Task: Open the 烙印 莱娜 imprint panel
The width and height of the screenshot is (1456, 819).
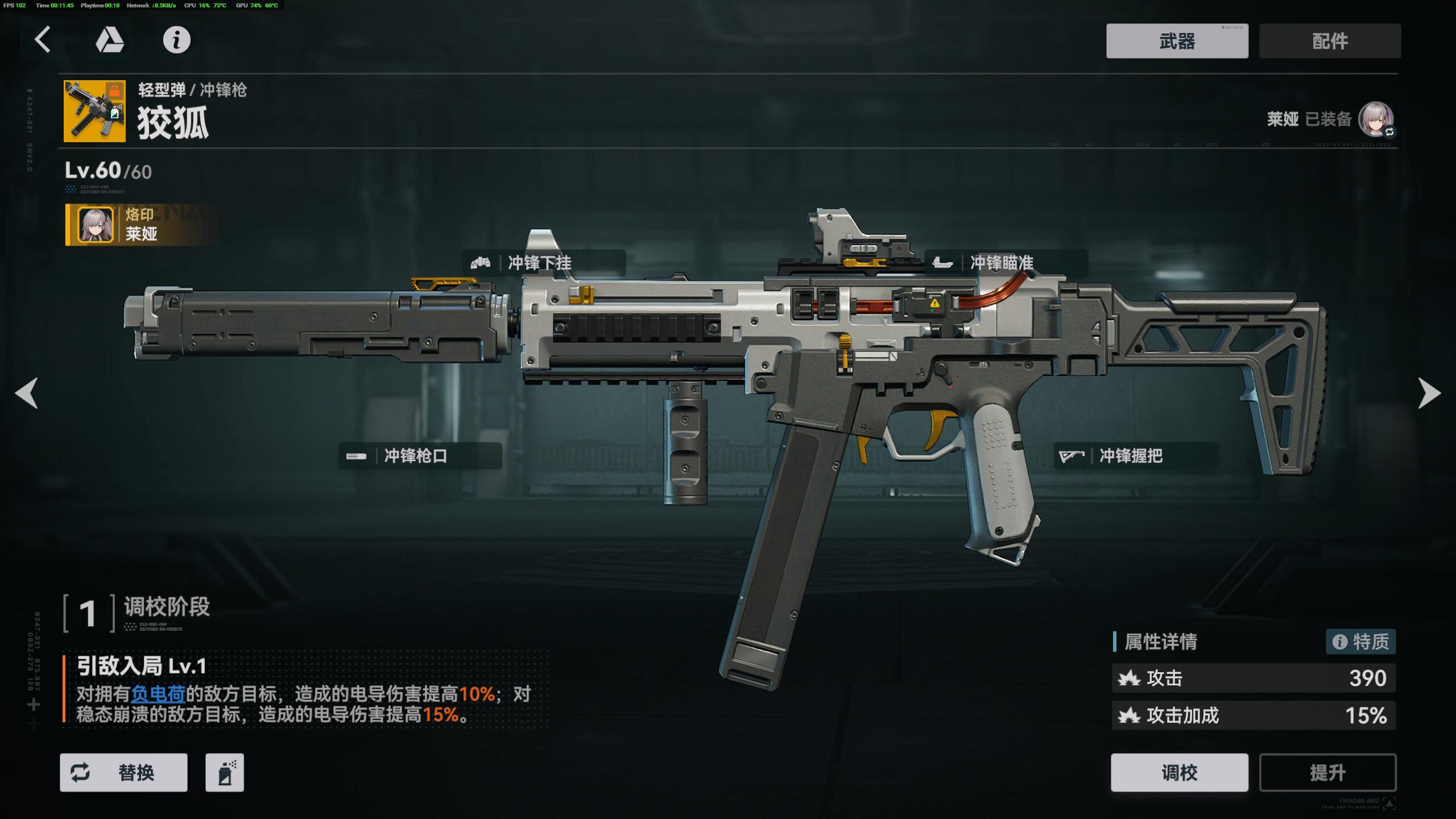Action: click(139, 225)
